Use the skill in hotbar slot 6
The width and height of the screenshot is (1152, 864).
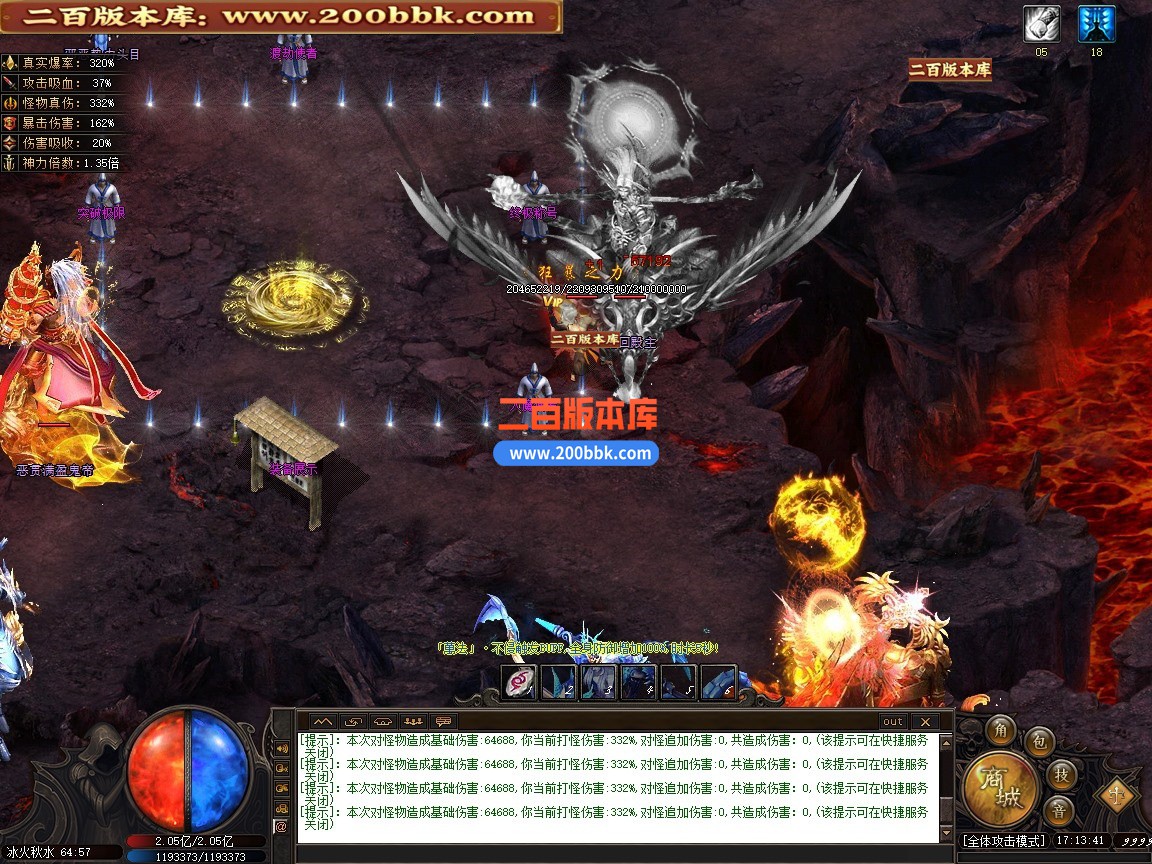coord(718,683)
